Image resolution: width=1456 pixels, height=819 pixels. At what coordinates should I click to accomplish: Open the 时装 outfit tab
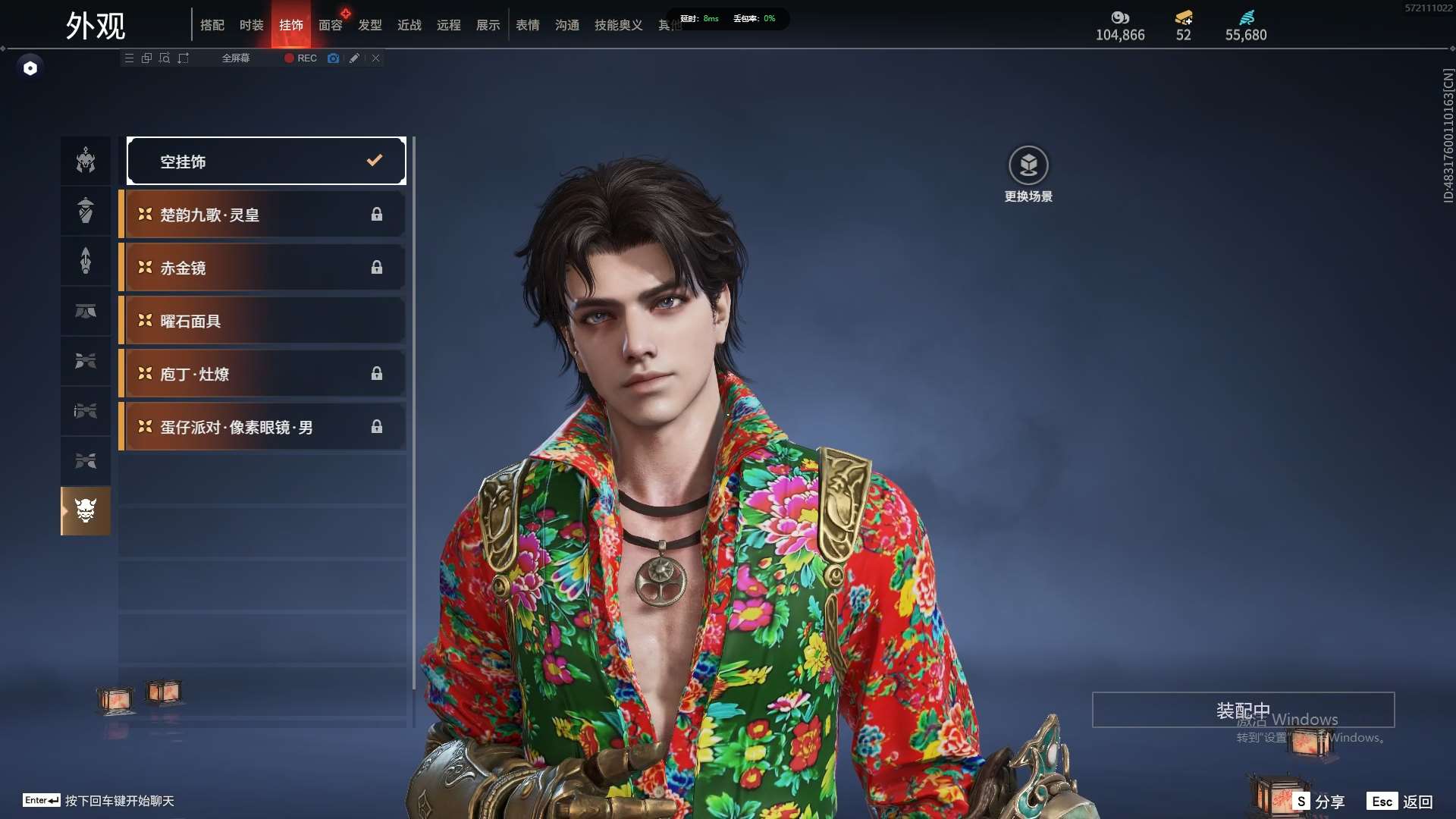pyautogui.click(x=252, y=25)
